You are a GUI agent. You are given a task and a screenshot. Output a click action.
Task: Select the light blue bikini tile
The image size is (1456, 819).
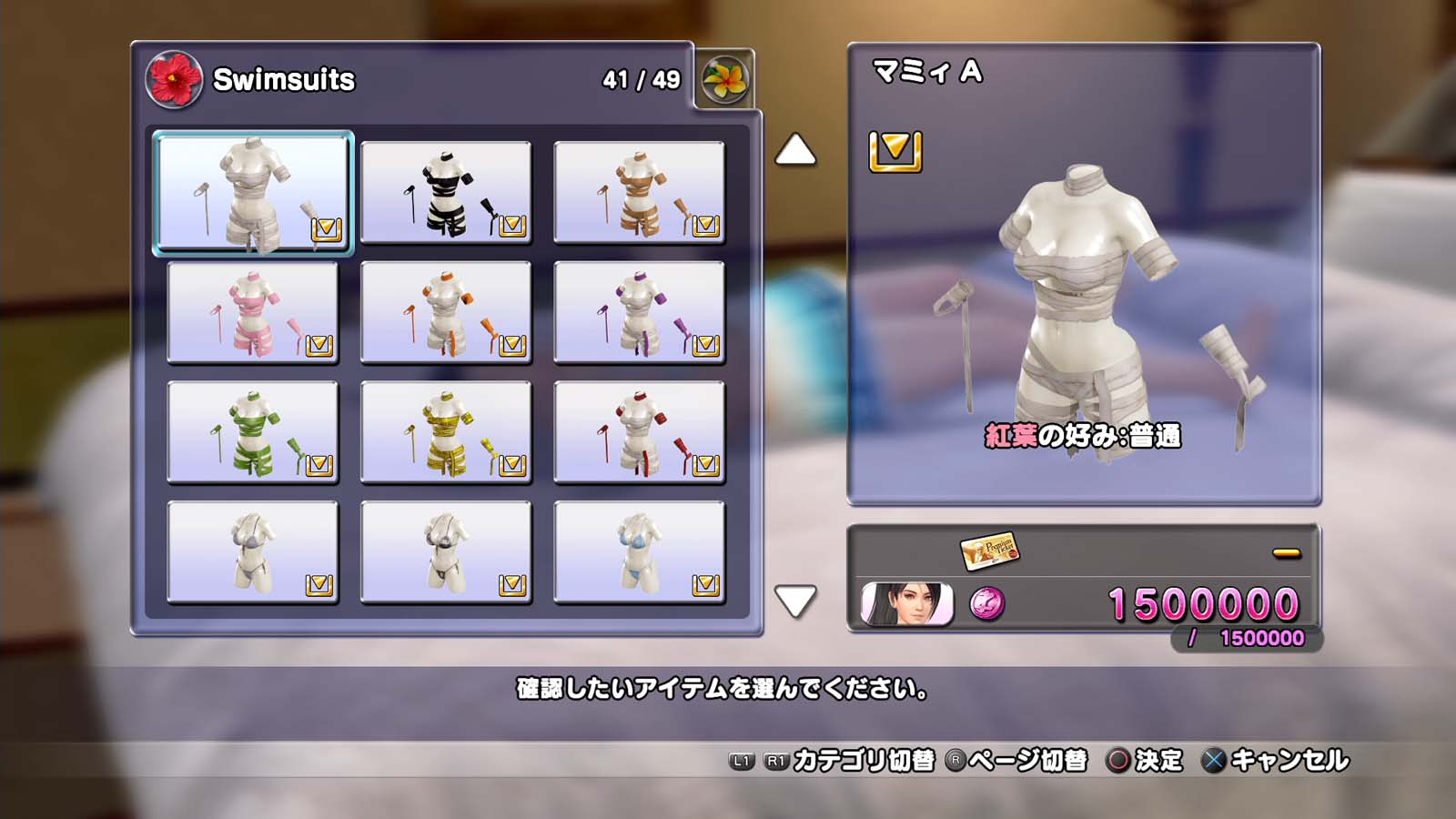pyautogui.click(x=639, y=553)
